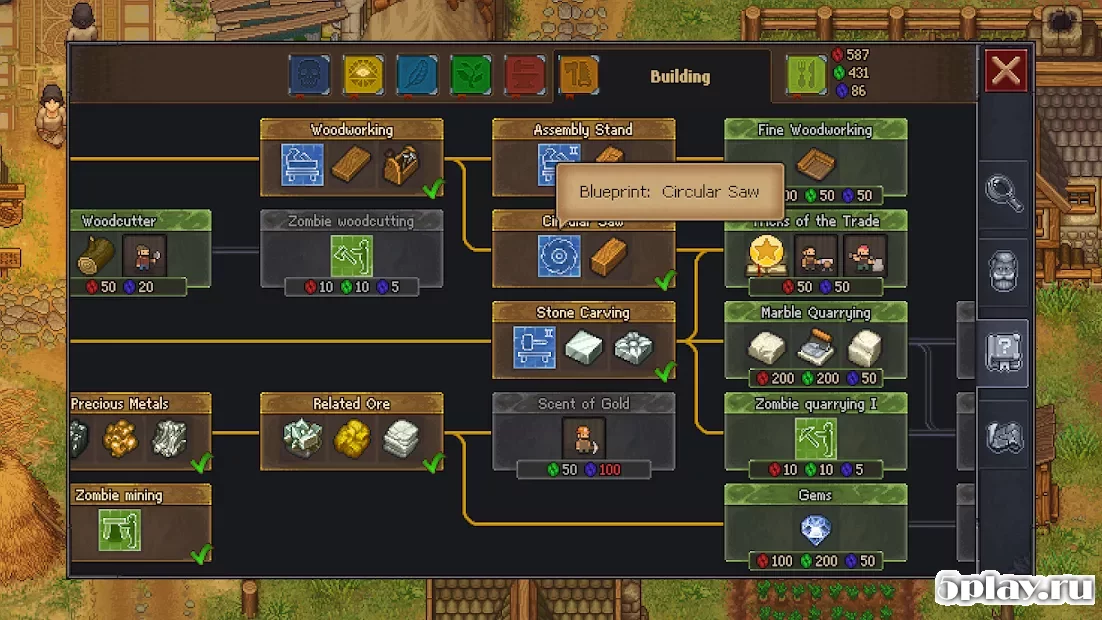The height and width of the screenshot is (620, 1102).
Task: Switch to the green plant technology tab
Action: (470, 75)
